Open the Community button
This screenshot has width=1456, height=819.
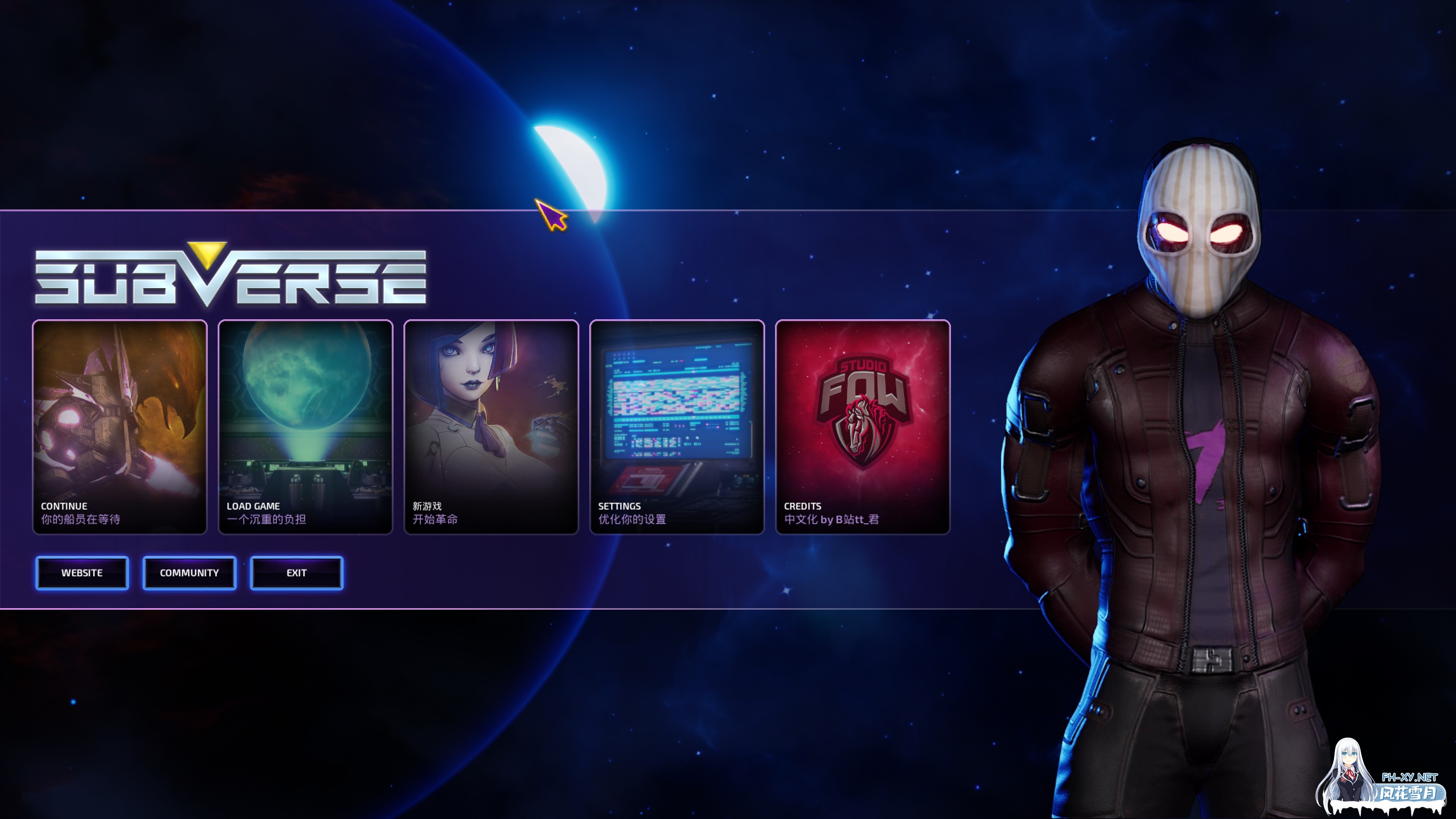(189, 573)
